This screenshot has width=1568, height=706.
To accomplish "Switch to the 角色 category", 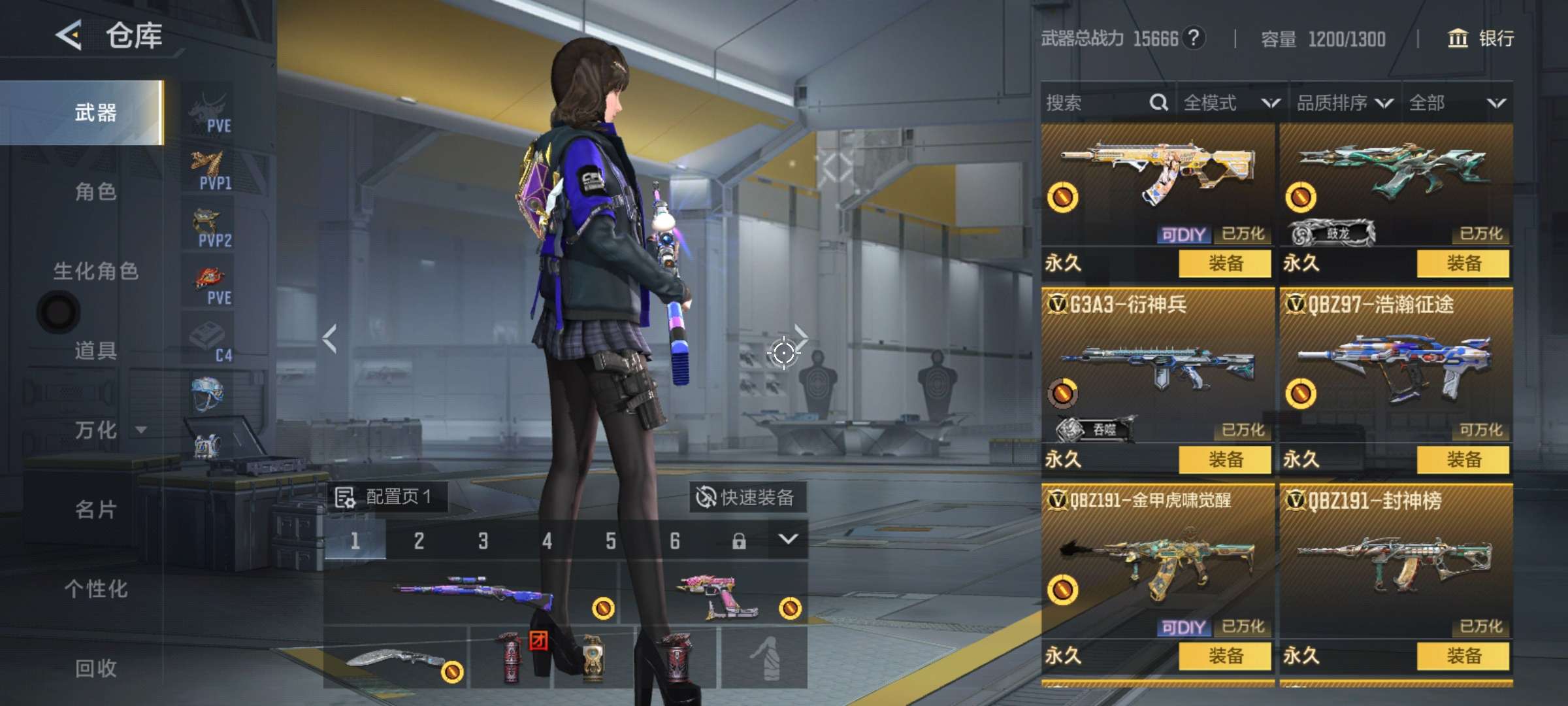I will pyautogui.click(x=95, y=192).
